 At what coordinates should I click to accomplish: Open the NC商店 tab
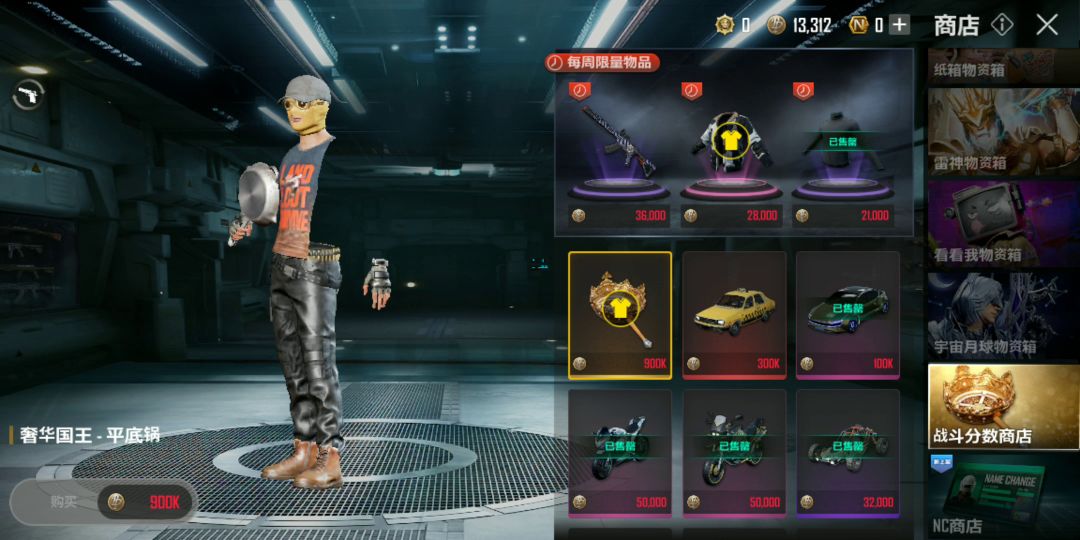[1003, 496]
